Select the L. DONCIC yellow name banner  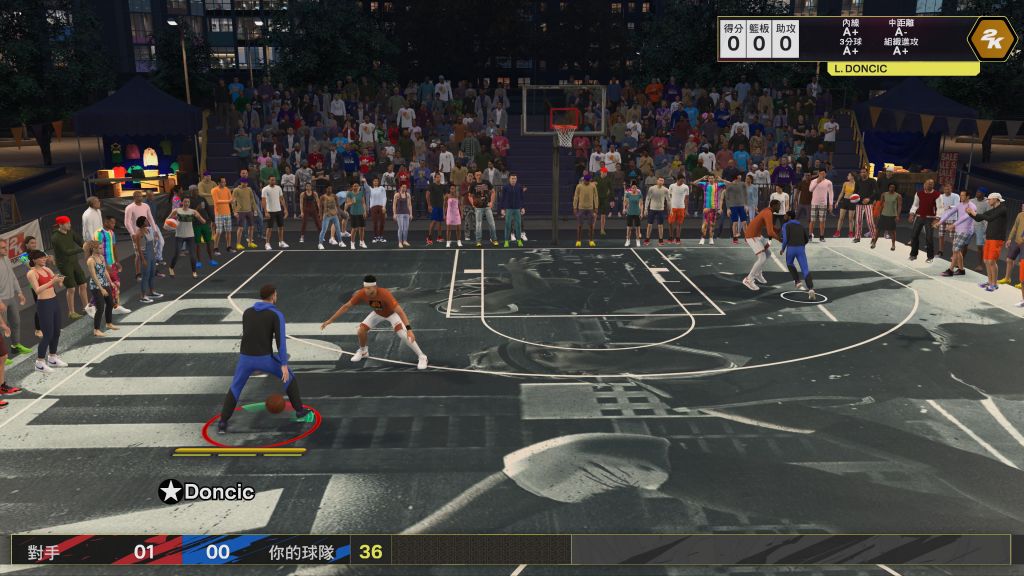tap(903, 69)
